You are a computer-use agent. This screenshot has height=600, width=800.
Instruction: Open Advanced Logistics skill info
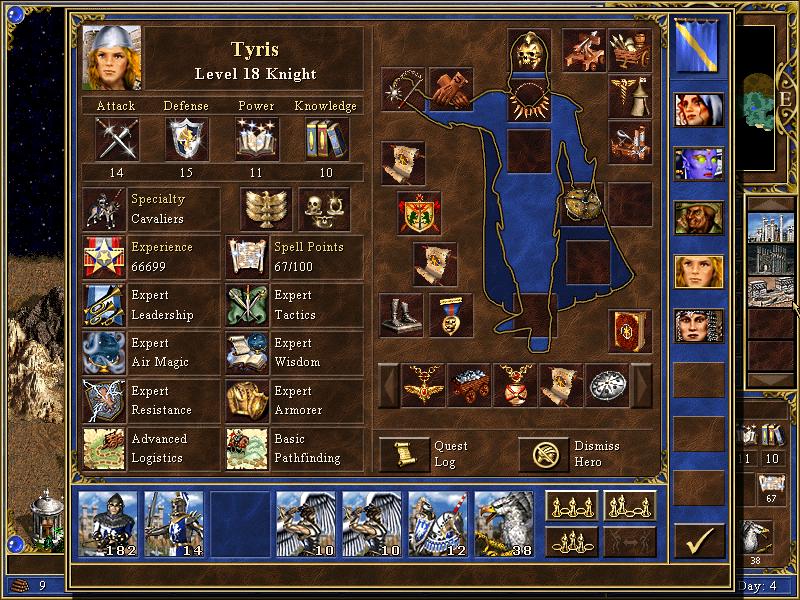click(104, 449)
